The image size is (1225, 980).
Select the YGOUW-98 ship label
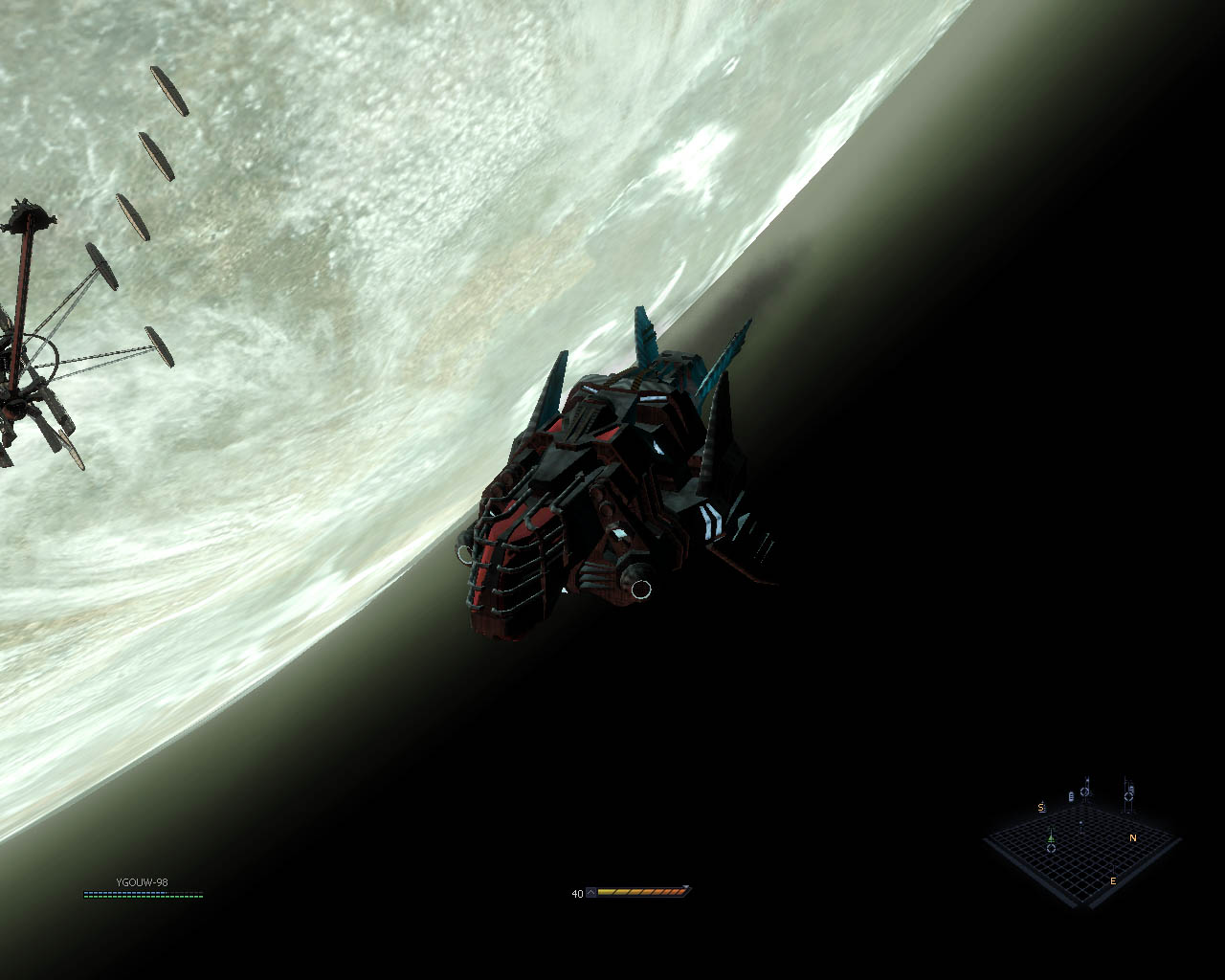pos(142,882)
